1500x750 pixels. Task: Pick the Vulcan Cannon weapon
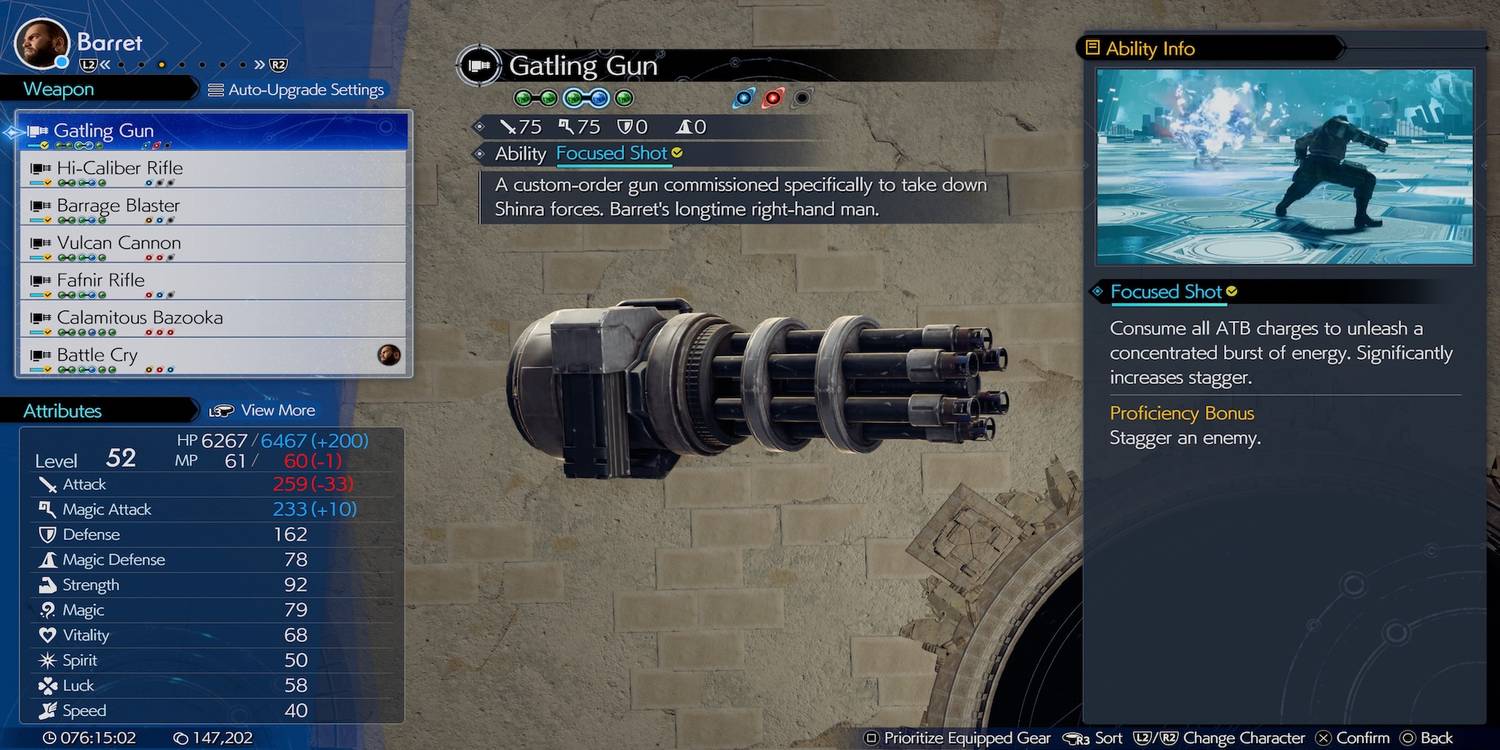tap(212, 243)
